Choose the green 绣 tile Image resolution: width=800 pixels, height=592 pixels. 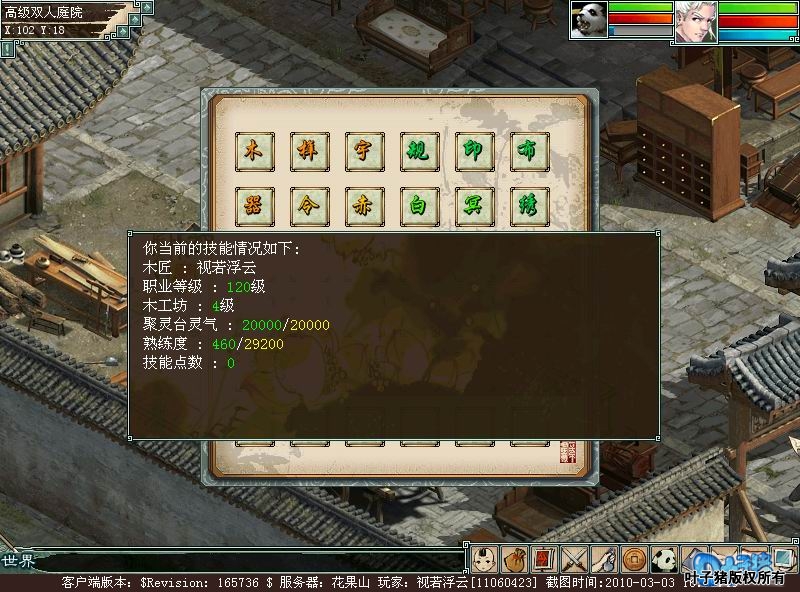coord(528,205)
